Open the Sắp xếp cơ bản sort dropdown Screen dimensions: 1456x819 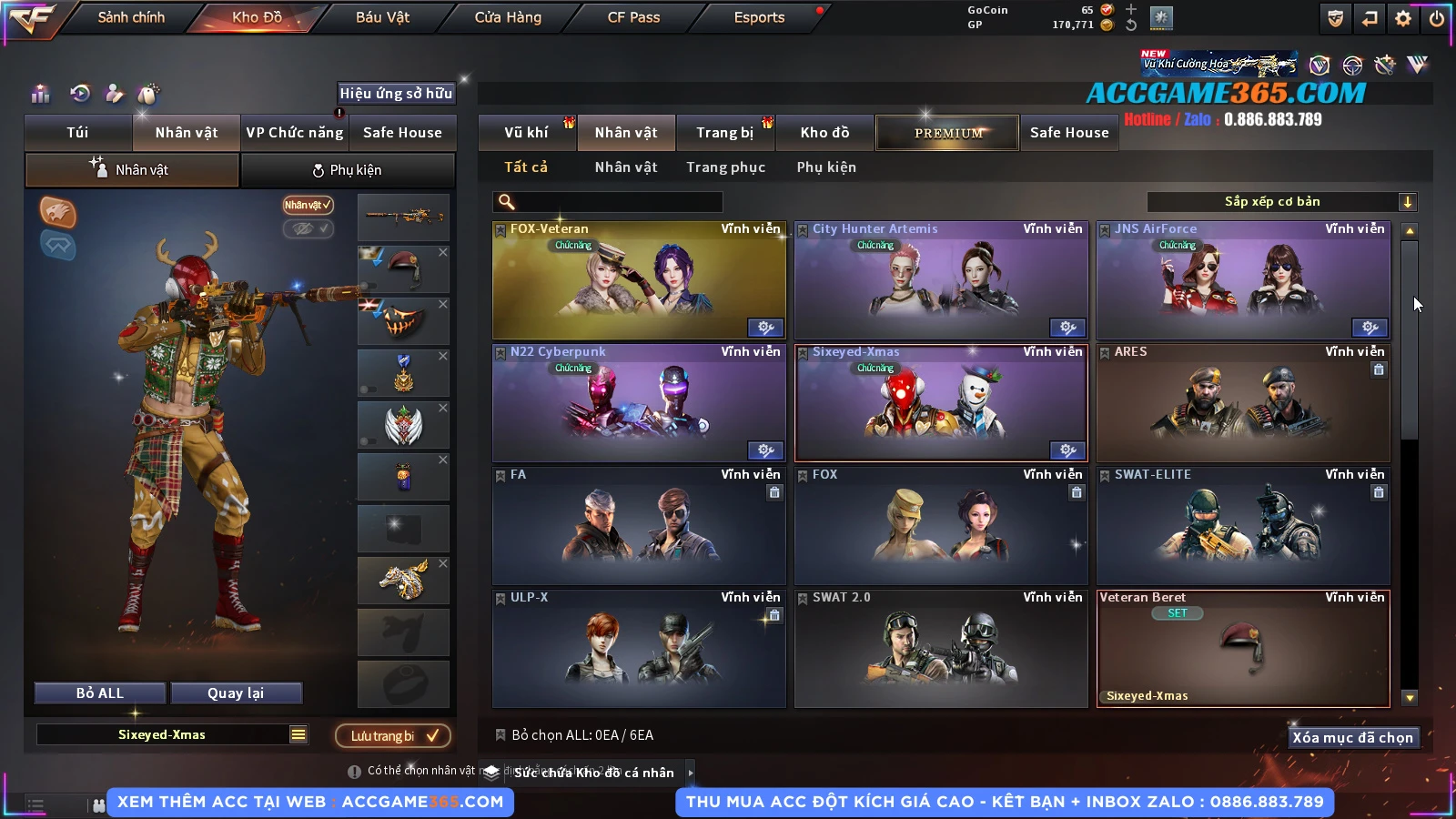(1282, 202)
